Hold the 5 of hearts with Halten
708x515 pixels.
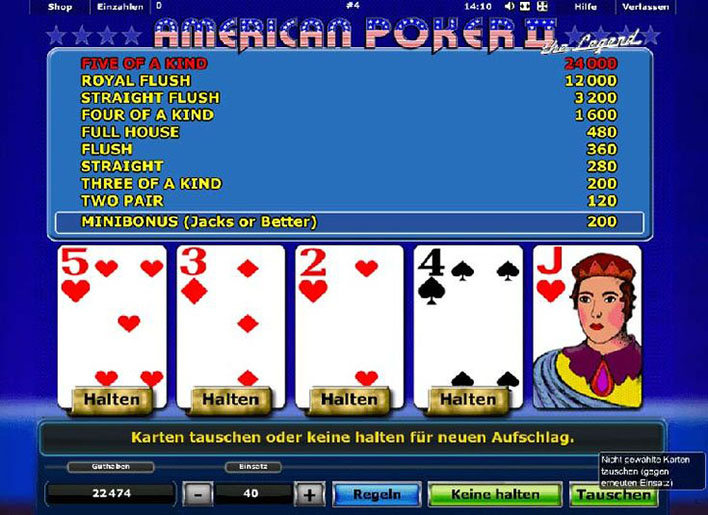point(112,399)
